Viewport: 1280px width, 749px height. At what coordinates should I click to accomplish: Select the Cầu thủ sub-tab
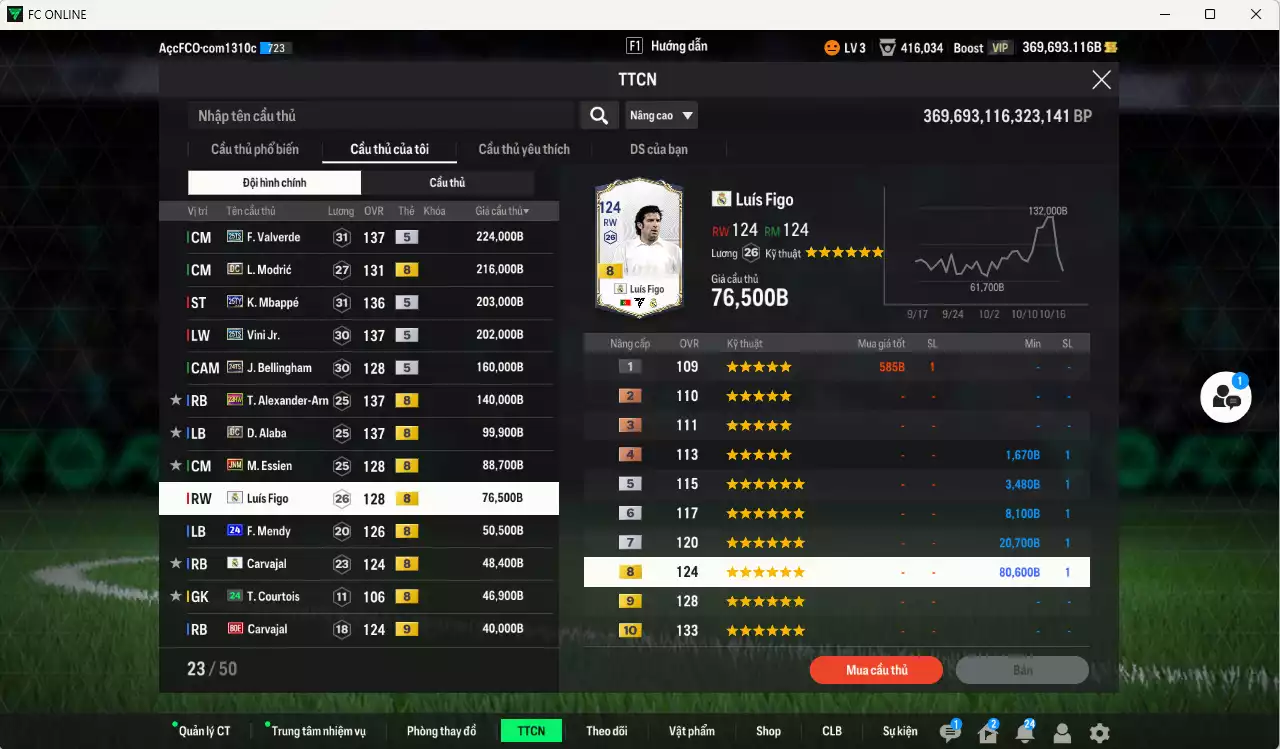click(x=447, y=183)
